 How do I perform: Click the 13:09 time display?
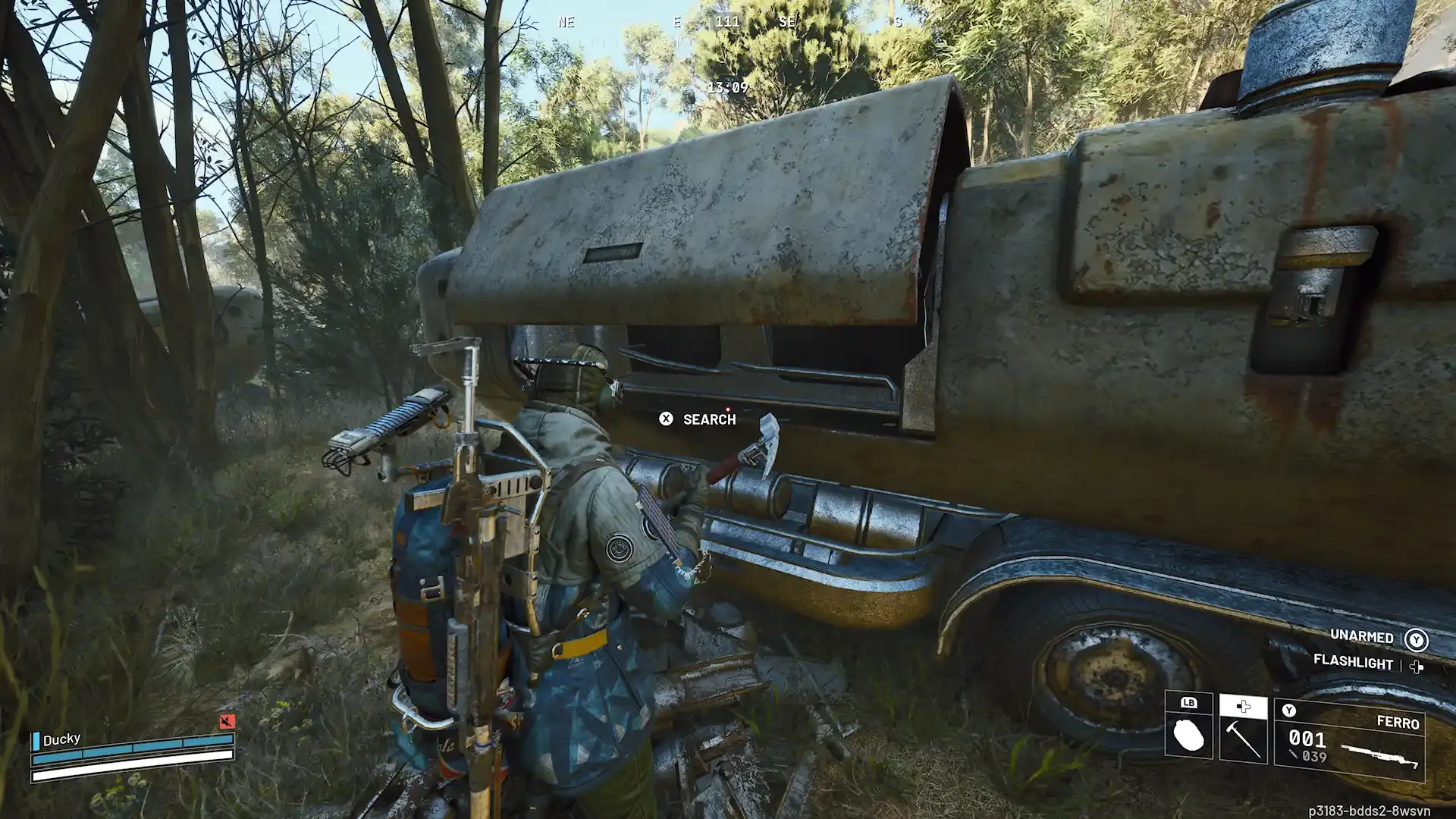(728, 87)
